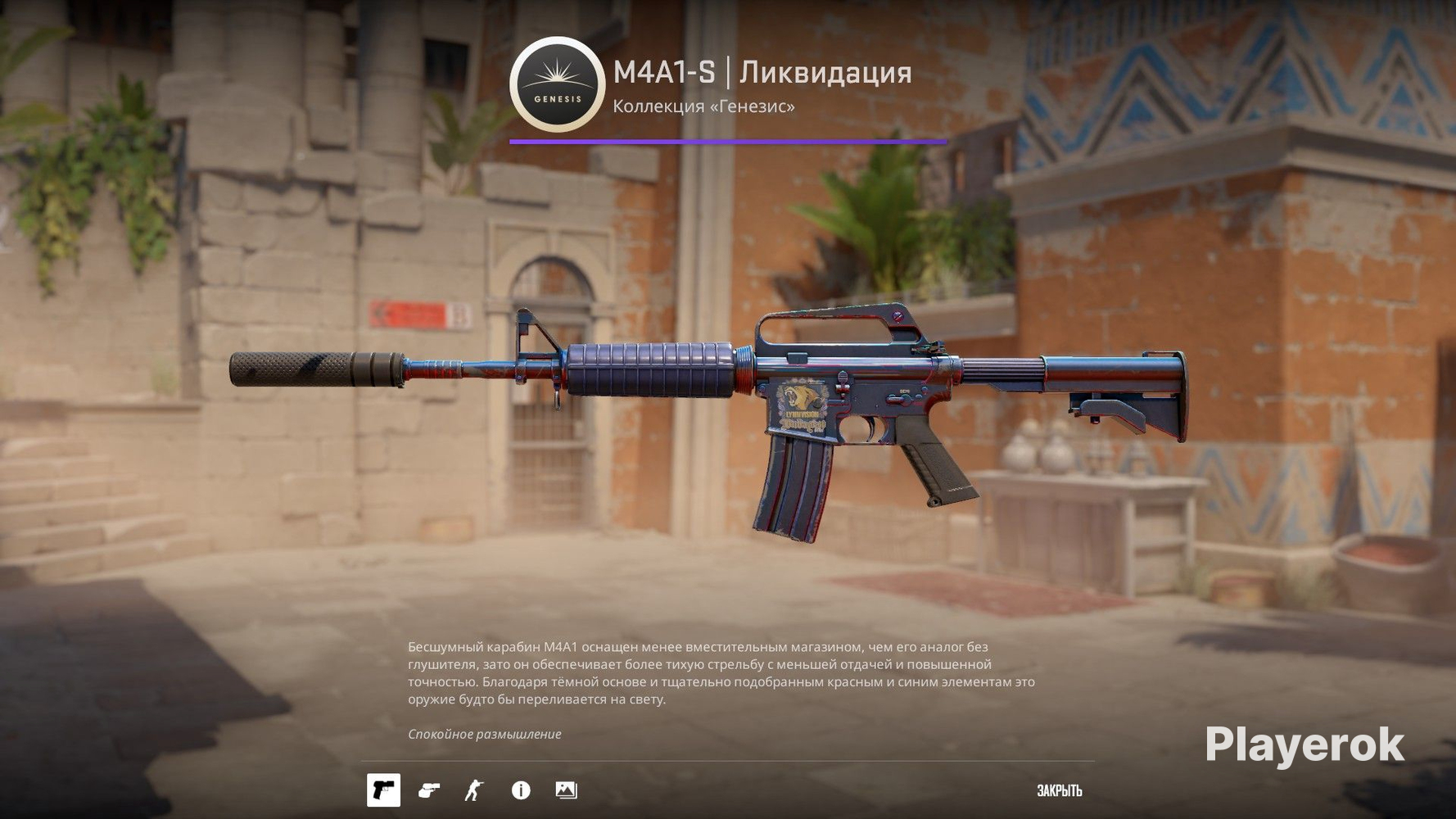This screenshot has width=1456, height=819.
Task: Open the item info icon
Action: pos(521,790)
